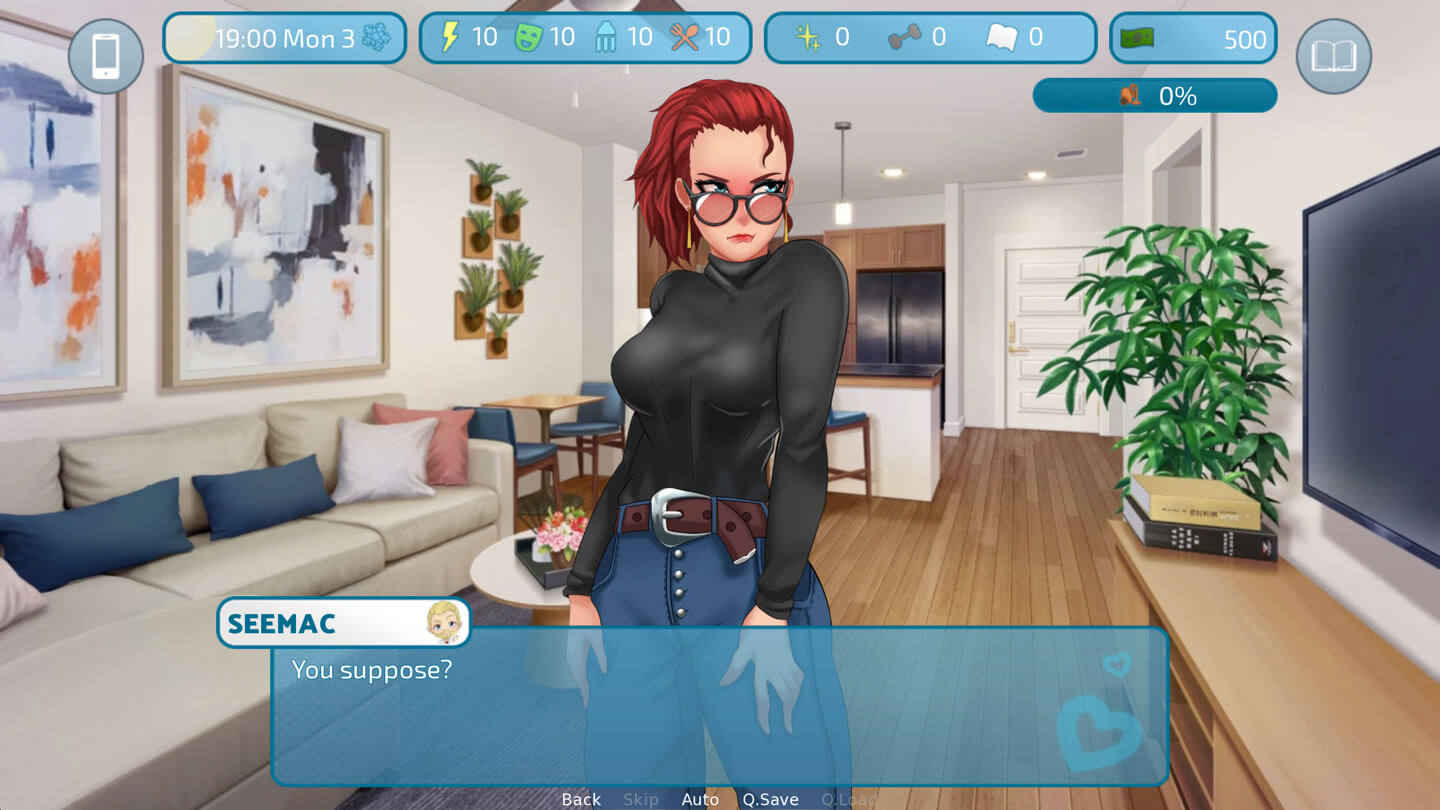Open the smartphone menu icon

coord(106,56)
